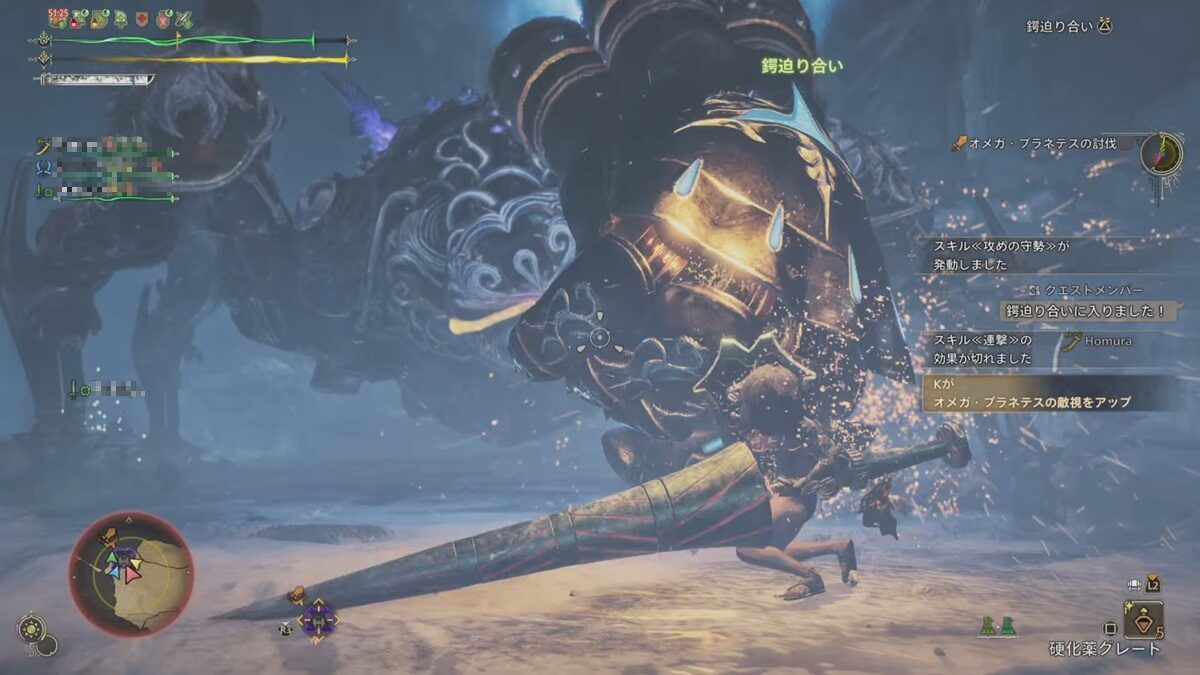Viewport: 1200px width, 675px height.
Task: Open the circular minimap
Action: pyautogui.click(x=131, y=573)
